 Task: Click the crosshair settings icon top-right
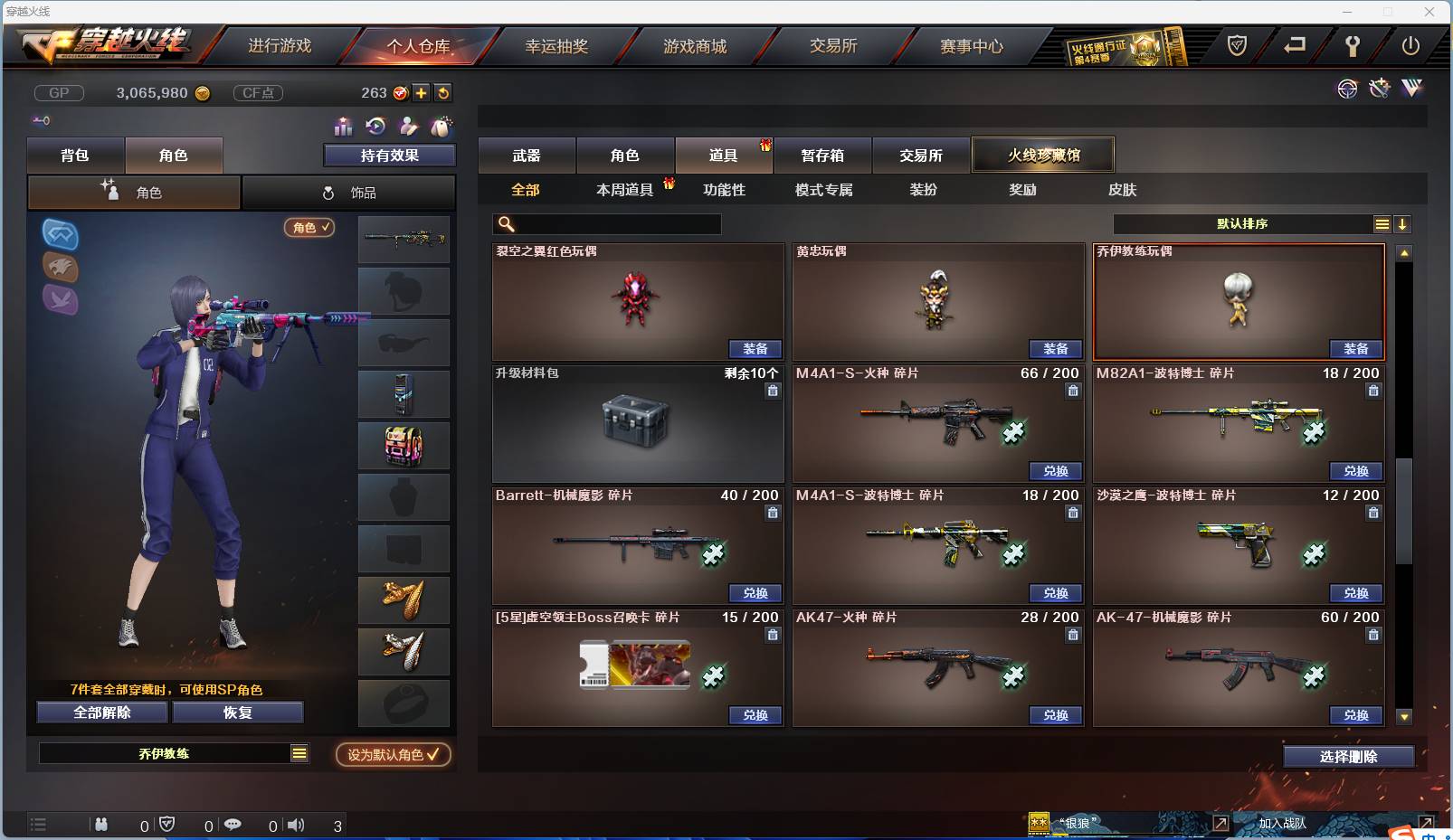point(1348,89)
